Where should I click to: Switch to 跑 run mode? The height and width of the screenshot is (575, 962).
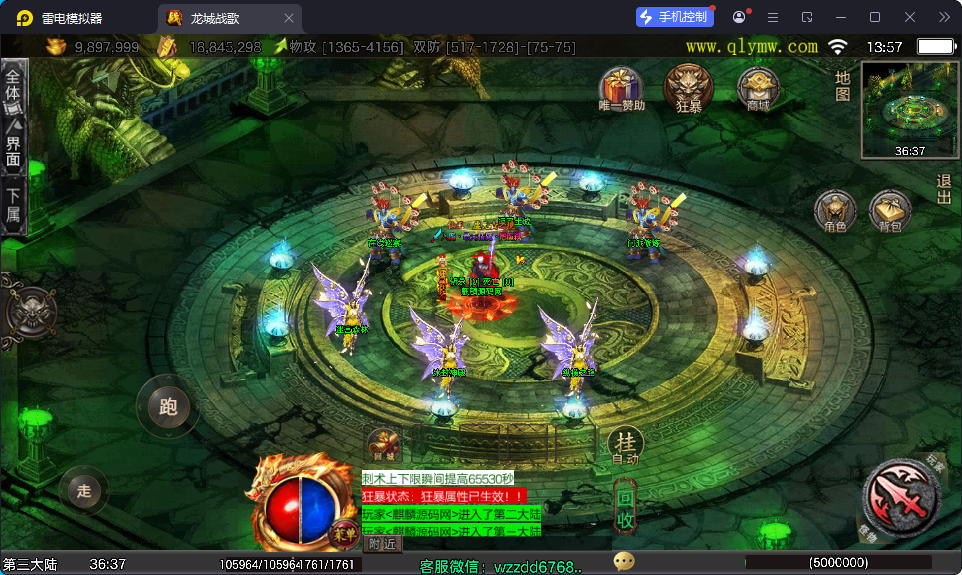[167, 406]
